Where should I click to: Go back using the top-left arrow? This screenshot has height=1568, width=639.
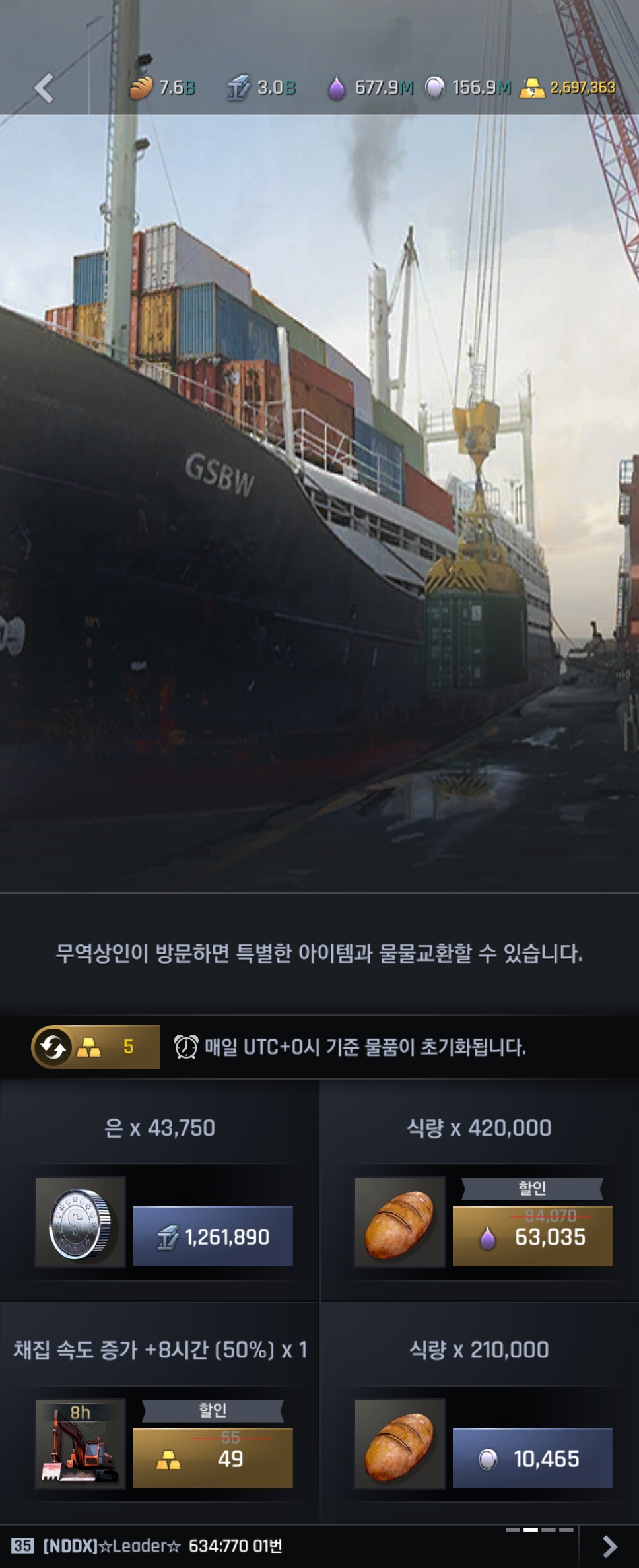44,88
